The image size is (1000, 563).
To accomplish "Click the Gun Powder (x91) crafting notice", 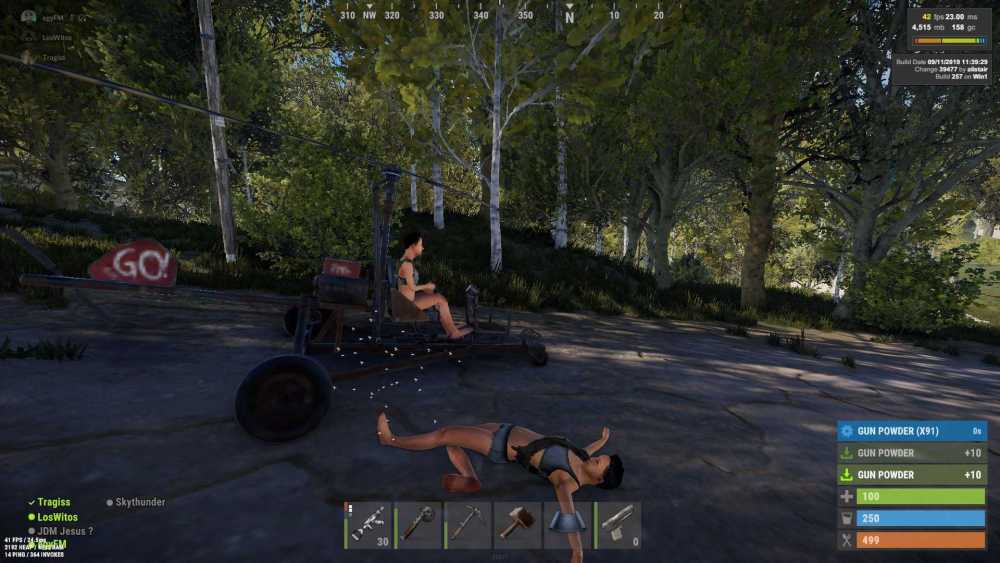I will click(x=911, y=431).
